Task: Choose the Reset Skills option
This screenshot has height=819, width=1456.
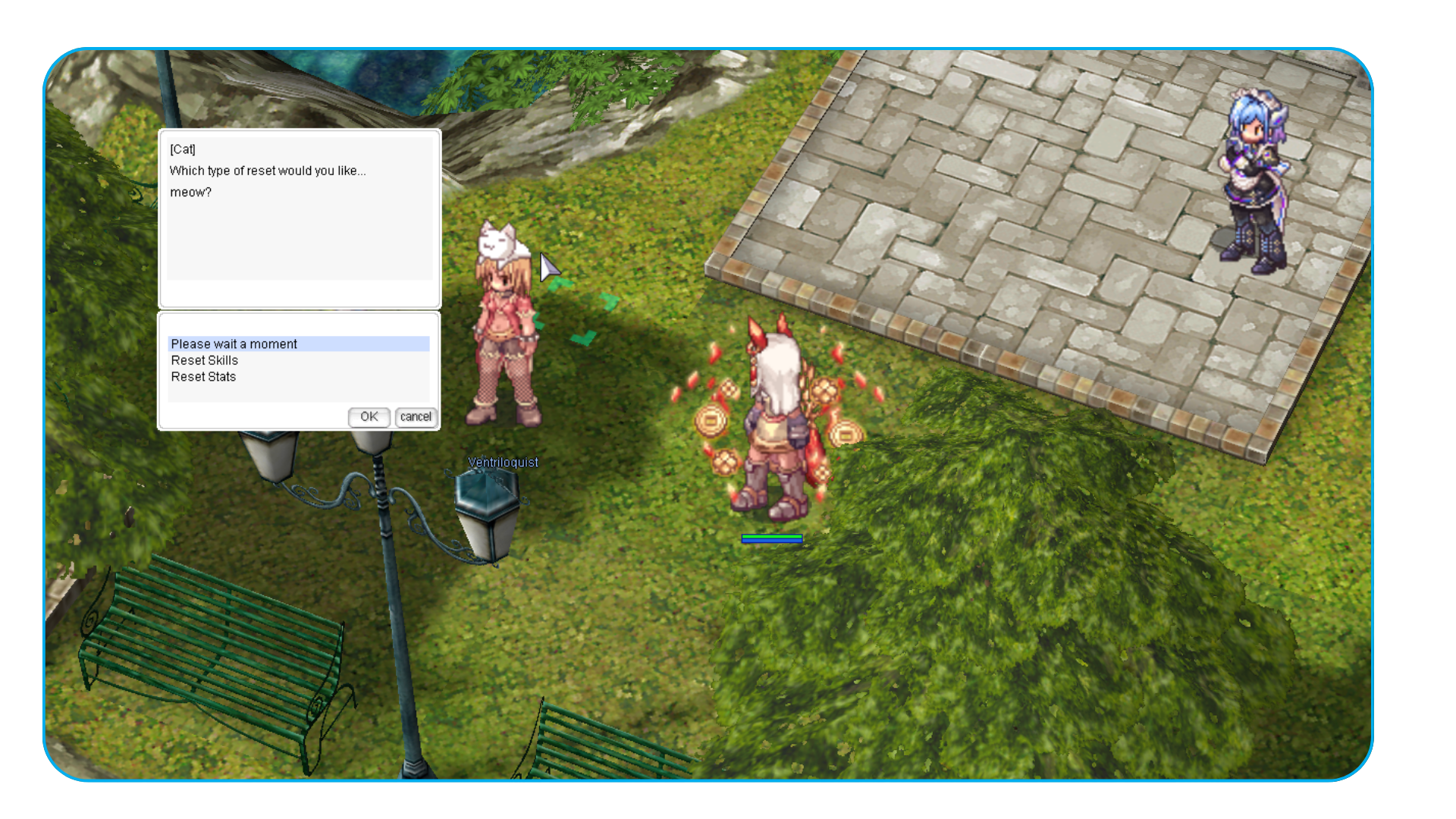Action: pyautogui.click(x=205, y=361)
